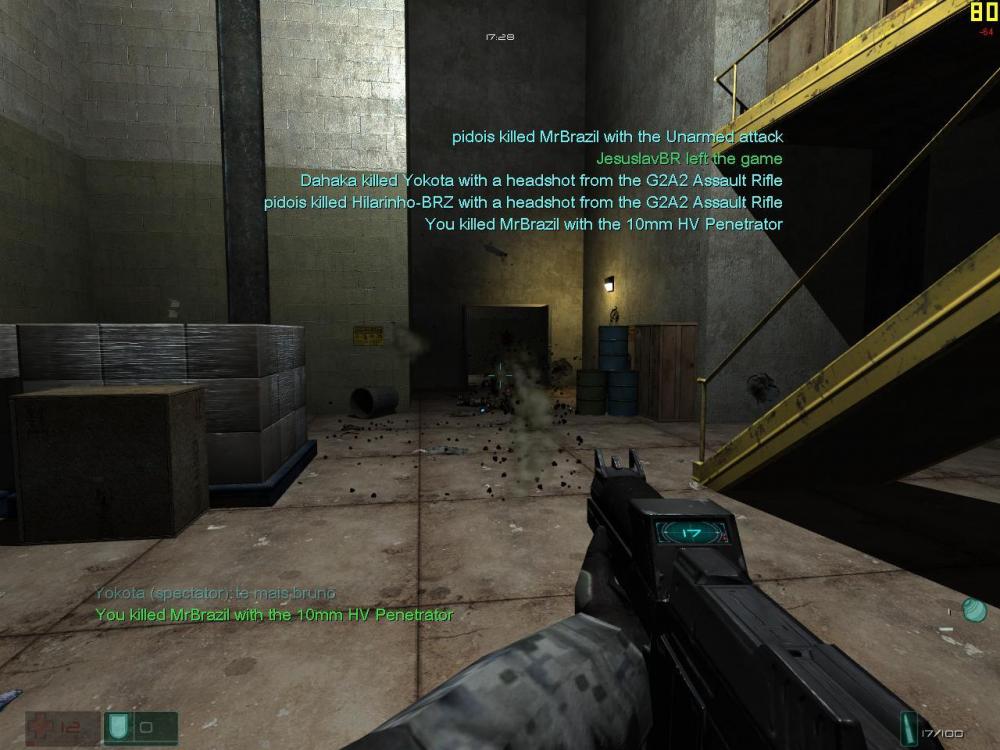Click the red health cross icon

coord(41,726)
